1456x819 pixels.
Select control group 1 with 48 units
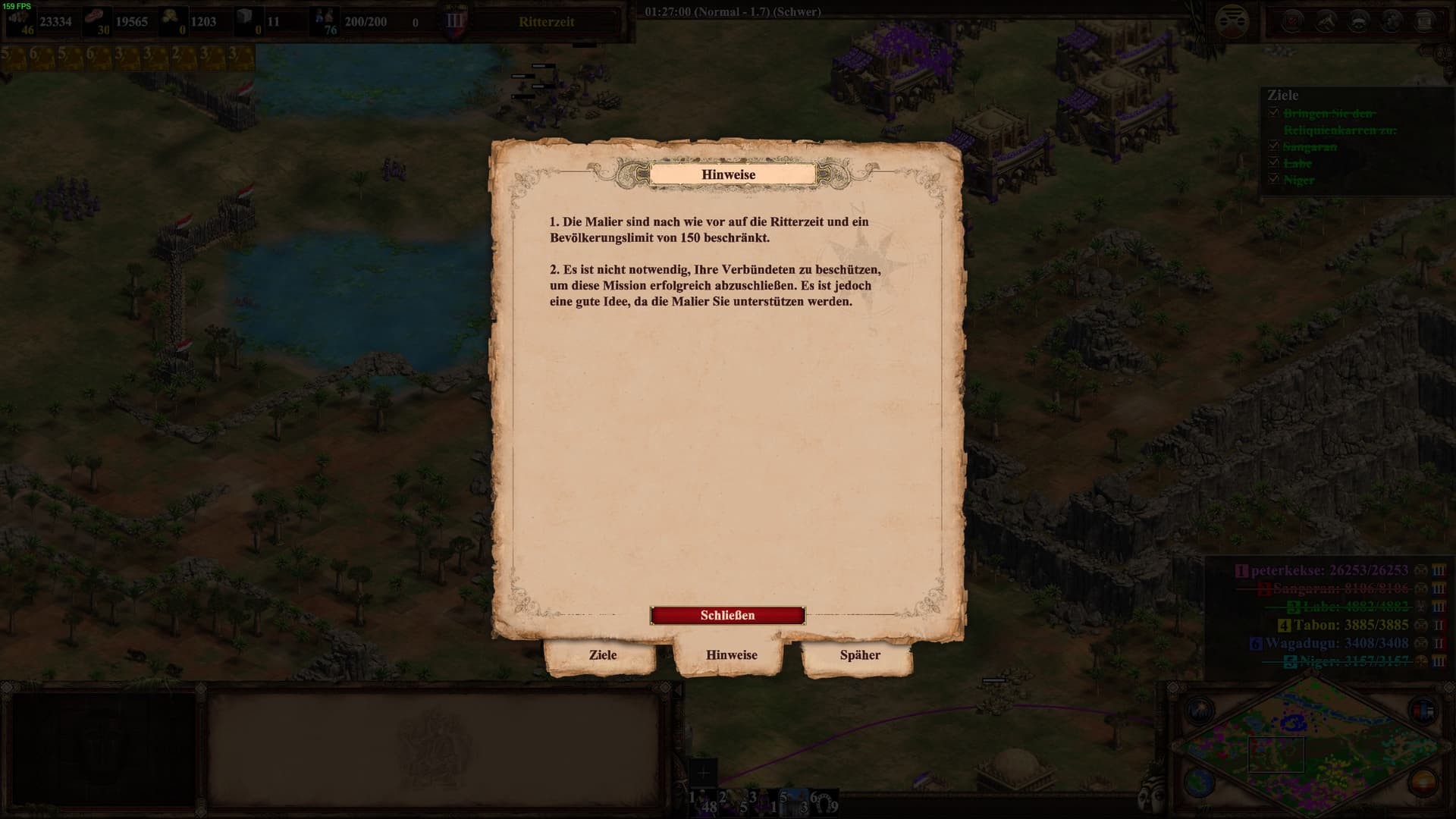702,802
